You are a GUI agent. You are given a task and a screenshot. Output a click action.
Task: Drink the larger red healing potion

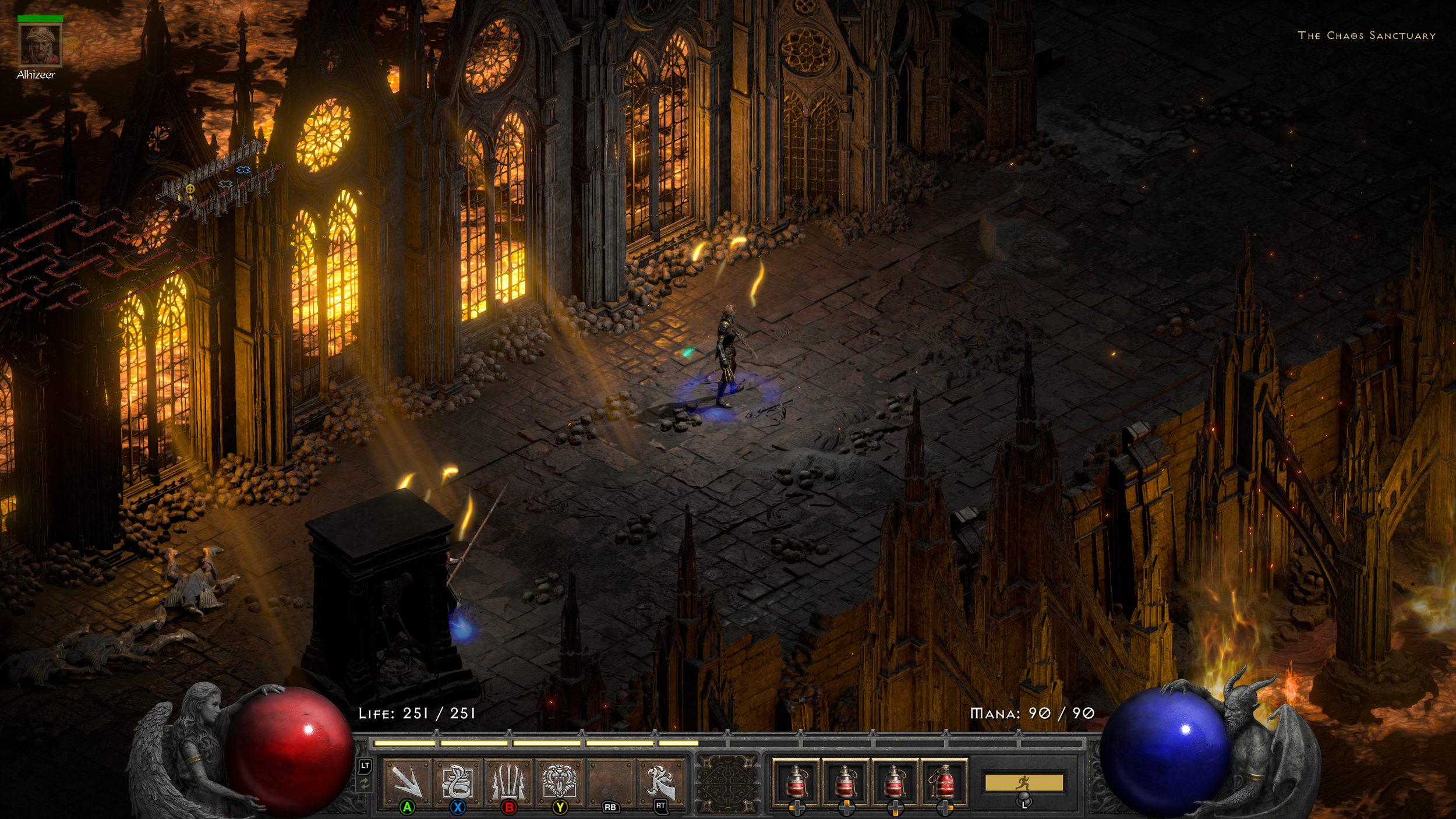pyautogui.click(x=943, y=781)
